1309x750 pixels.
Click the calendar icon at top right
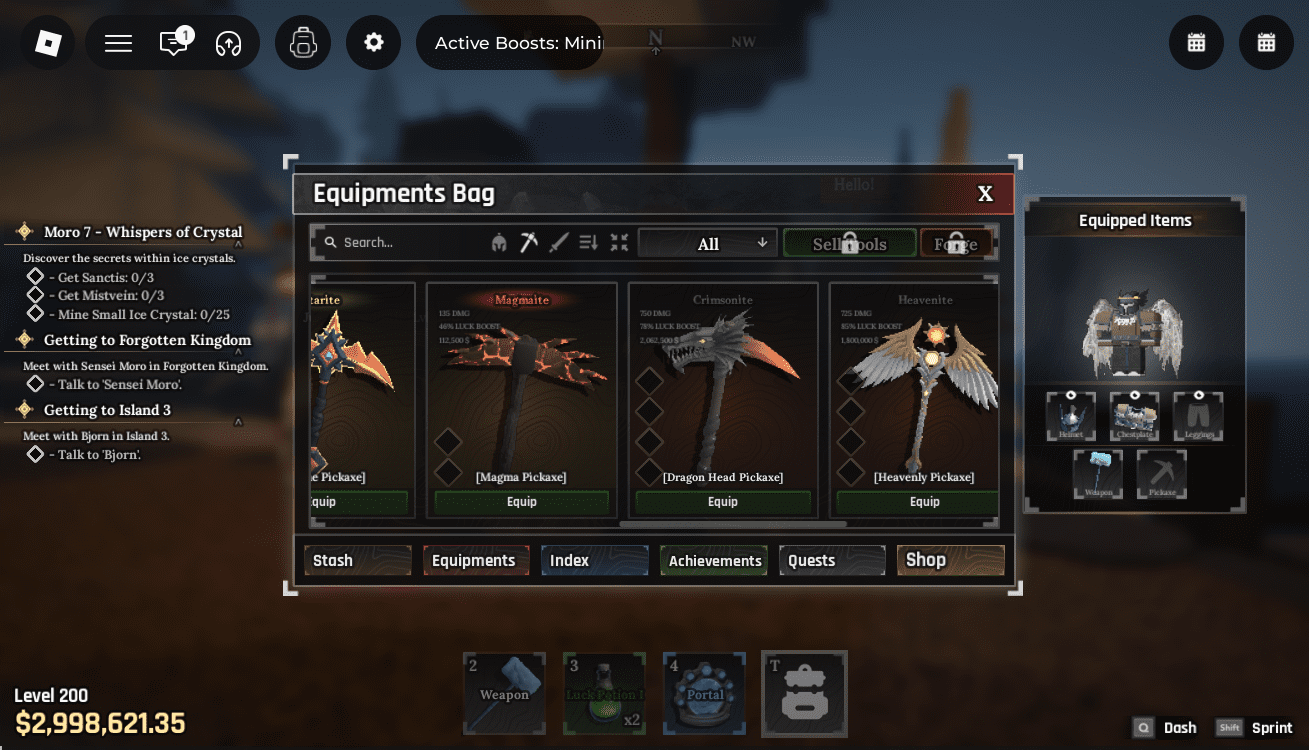pyautogui.click(x=1196, y=42)
